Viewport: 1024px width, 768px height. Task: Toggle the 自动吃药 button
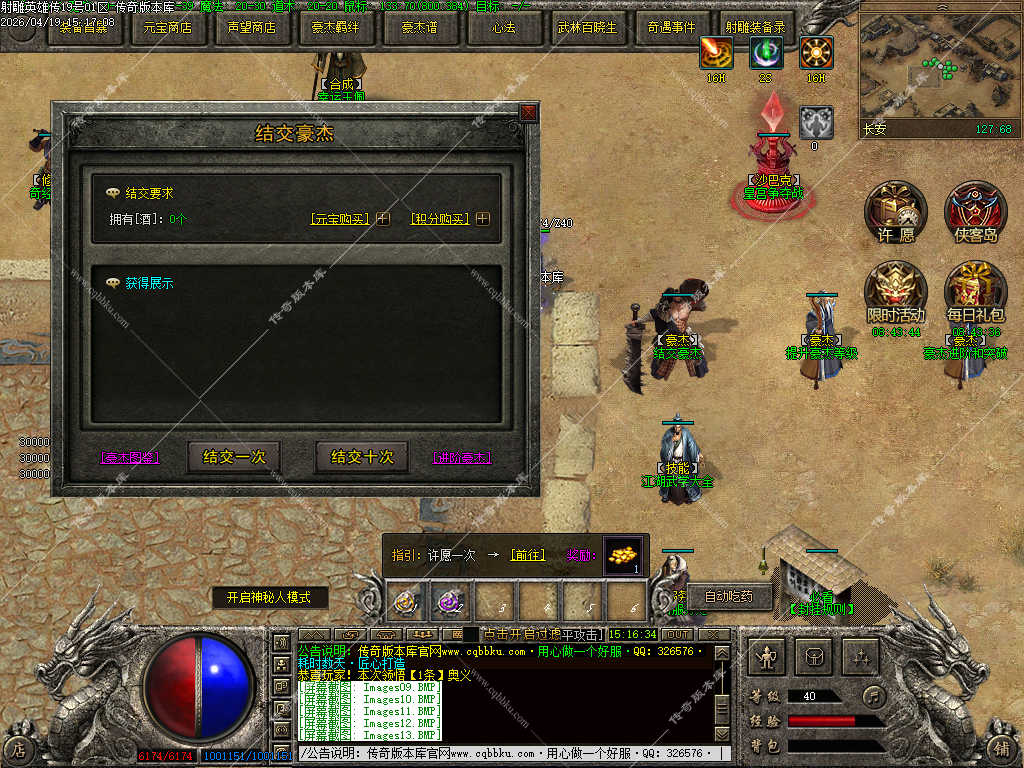click(729, 597)
